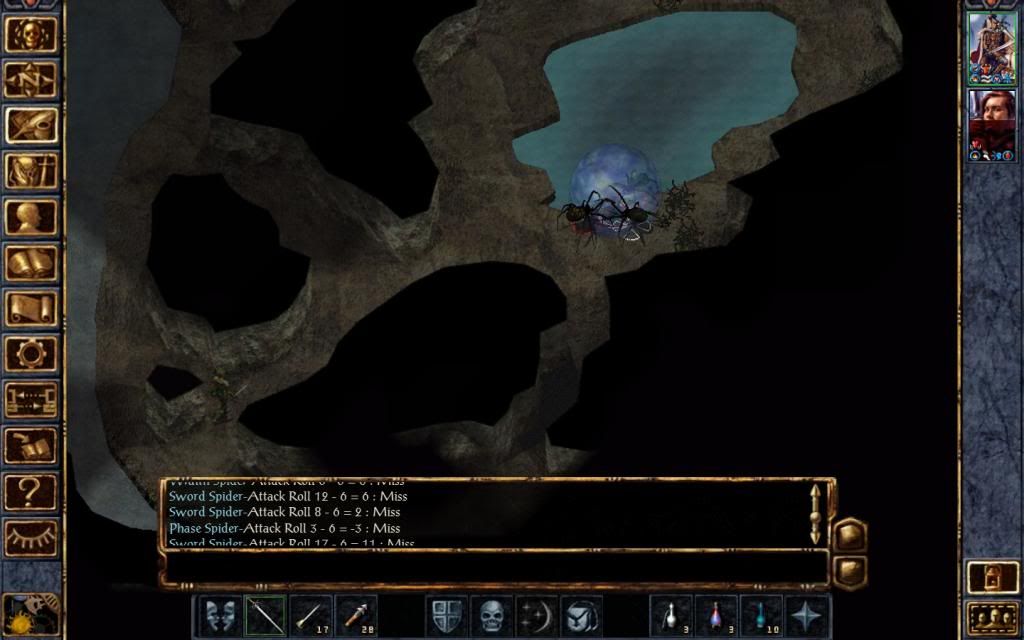Screen dimensions: 1024x640
Task: Activate the skull ability button
Action: (491, 615)
